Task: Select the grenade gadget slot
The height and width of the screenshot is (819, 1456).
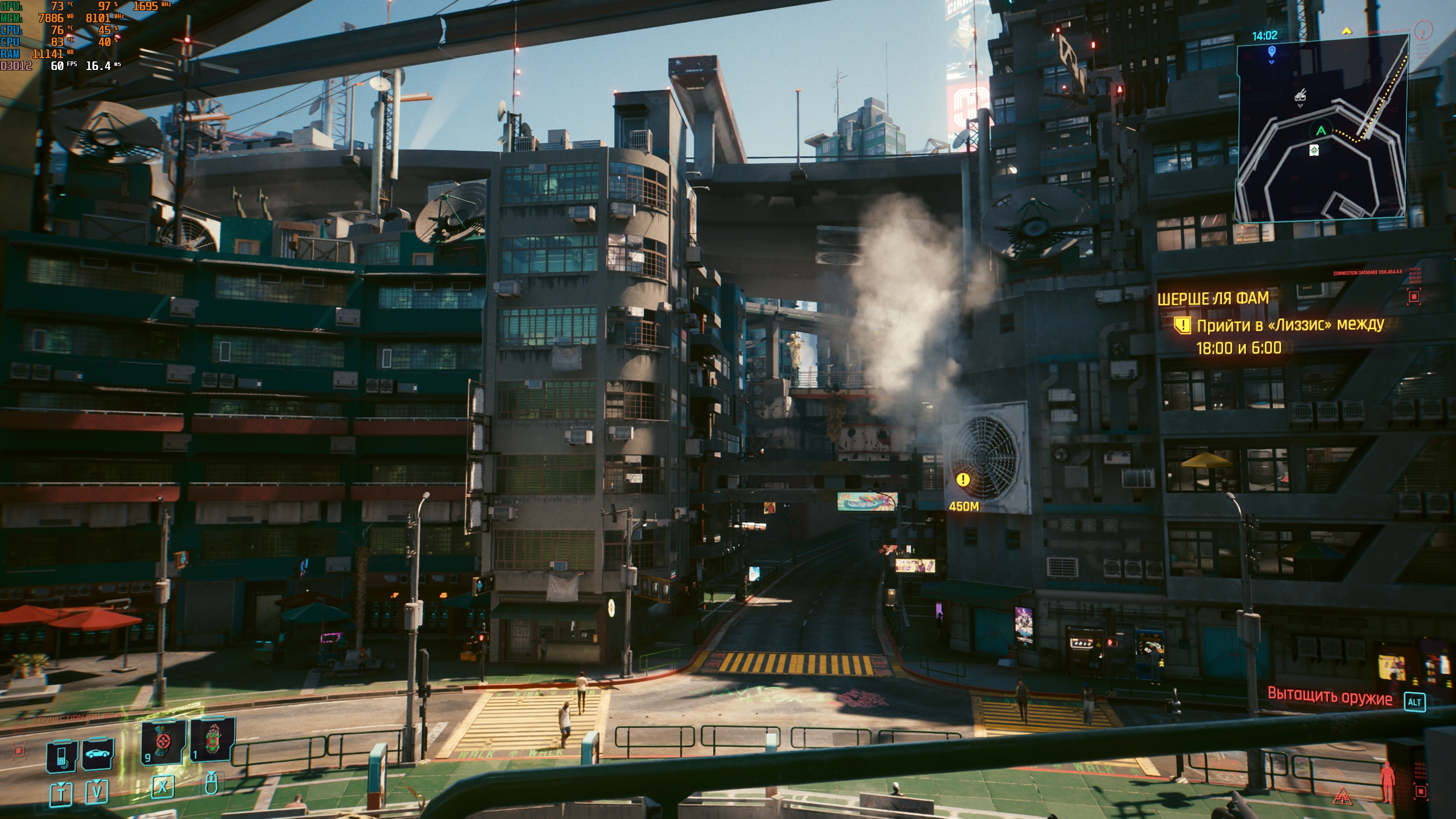Action: (x=212, y=739)
